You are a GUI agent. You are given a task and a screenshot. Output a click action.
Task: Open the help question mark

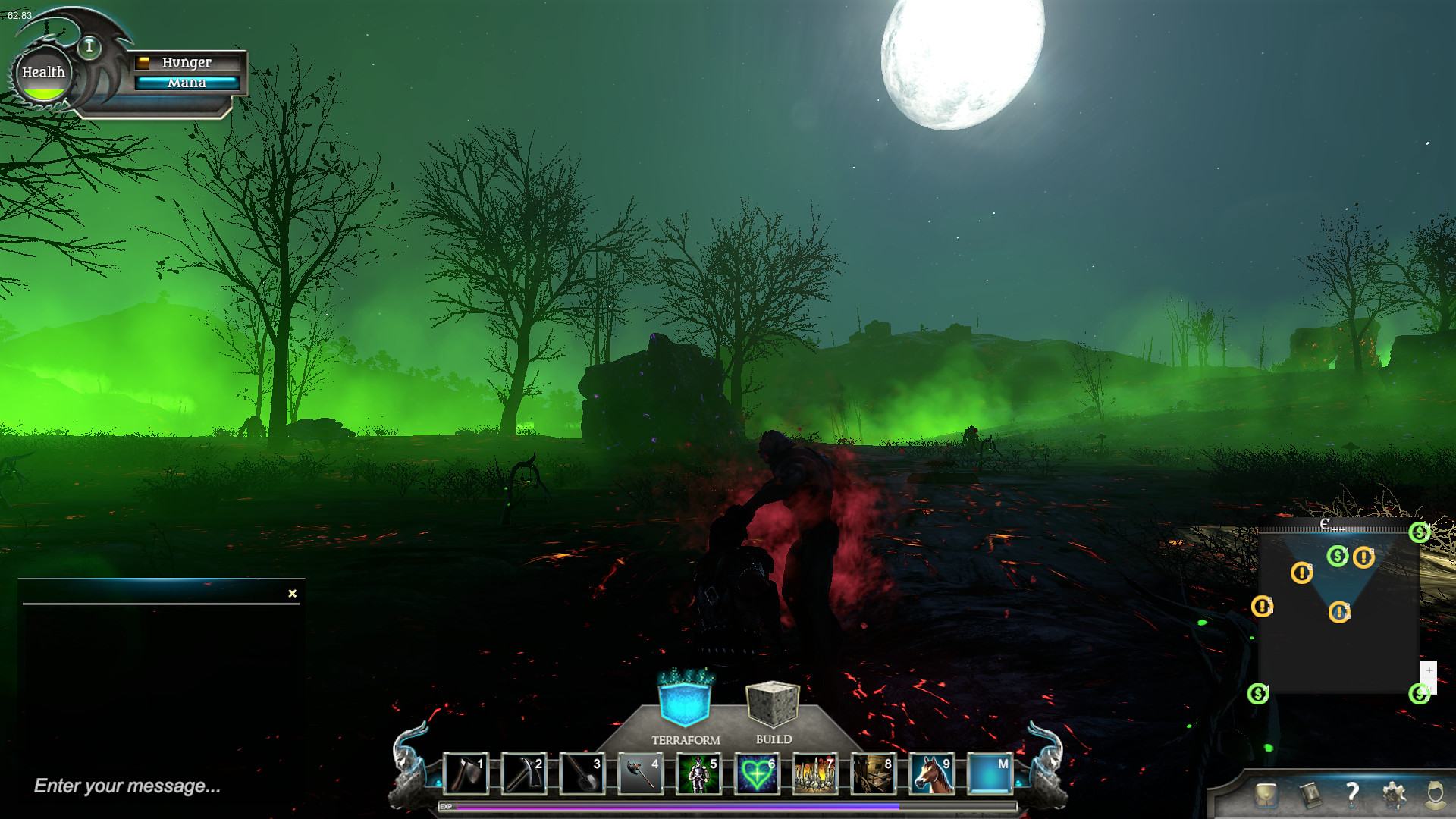point(1352,794)
